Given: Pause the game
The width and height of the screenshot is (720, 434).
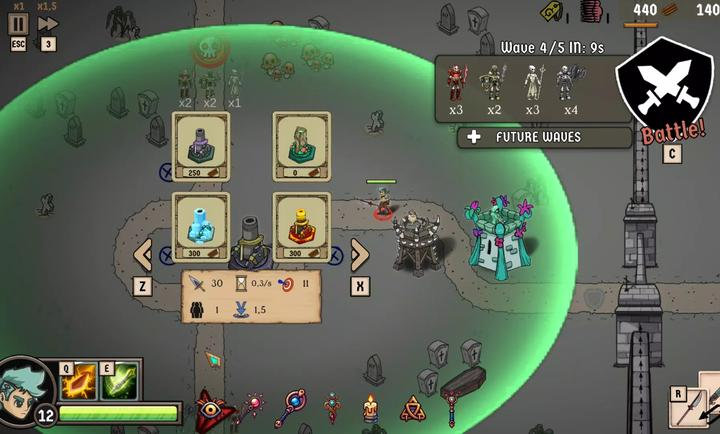Looking at the screenshot, I should [19, 23].
